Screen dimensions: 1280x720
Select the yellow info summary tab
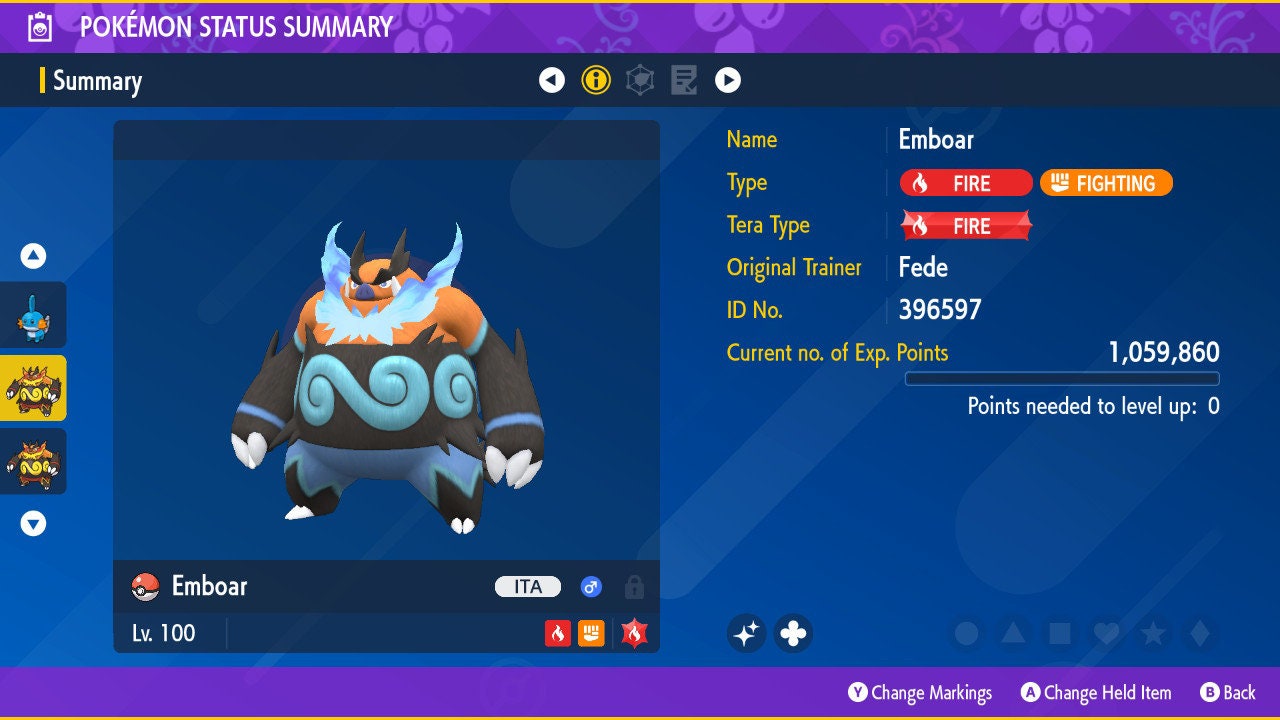596,80
